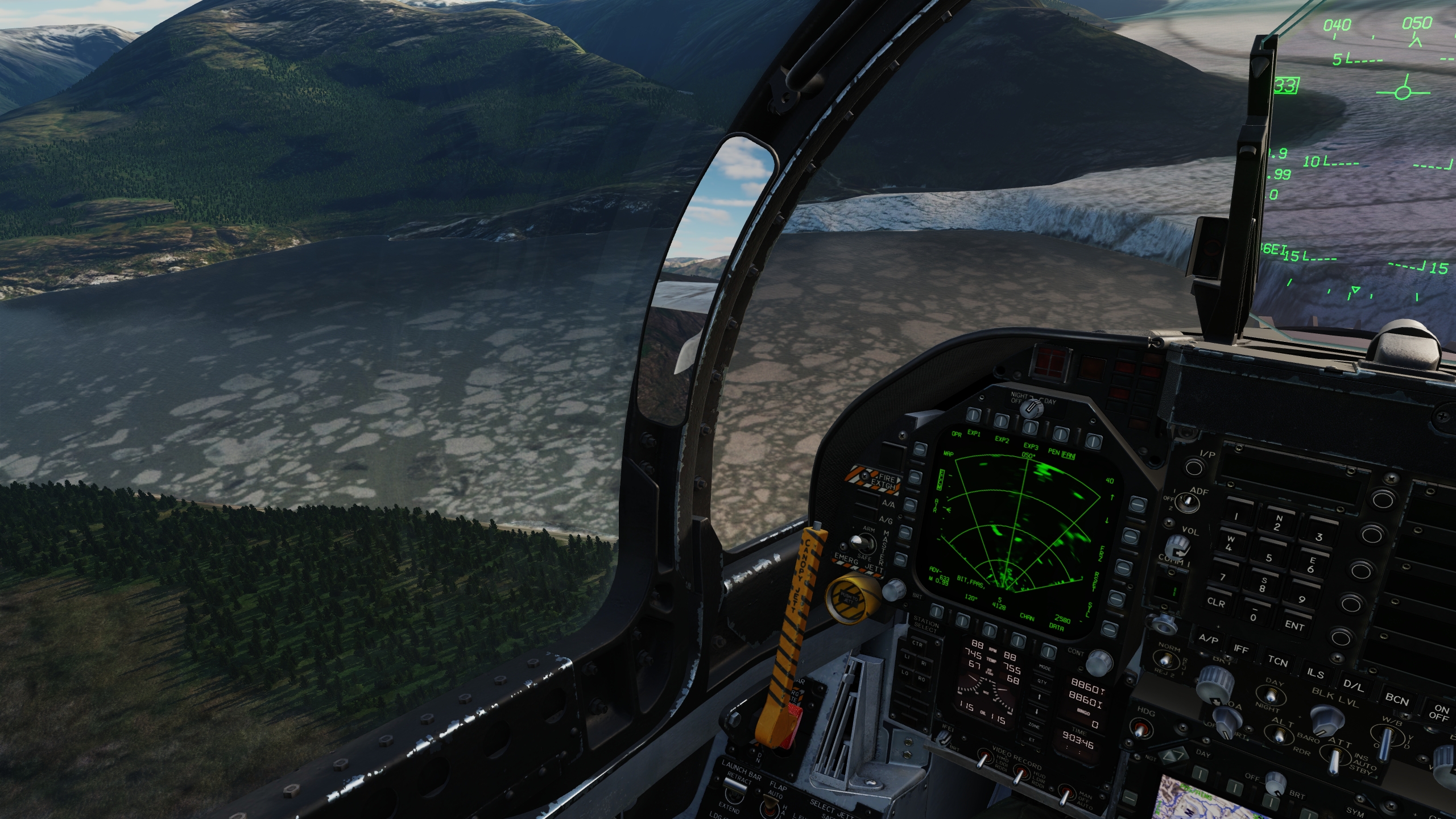Clear the UFC entry with CLR
1456x819 pixels.
click(1216, 602)
